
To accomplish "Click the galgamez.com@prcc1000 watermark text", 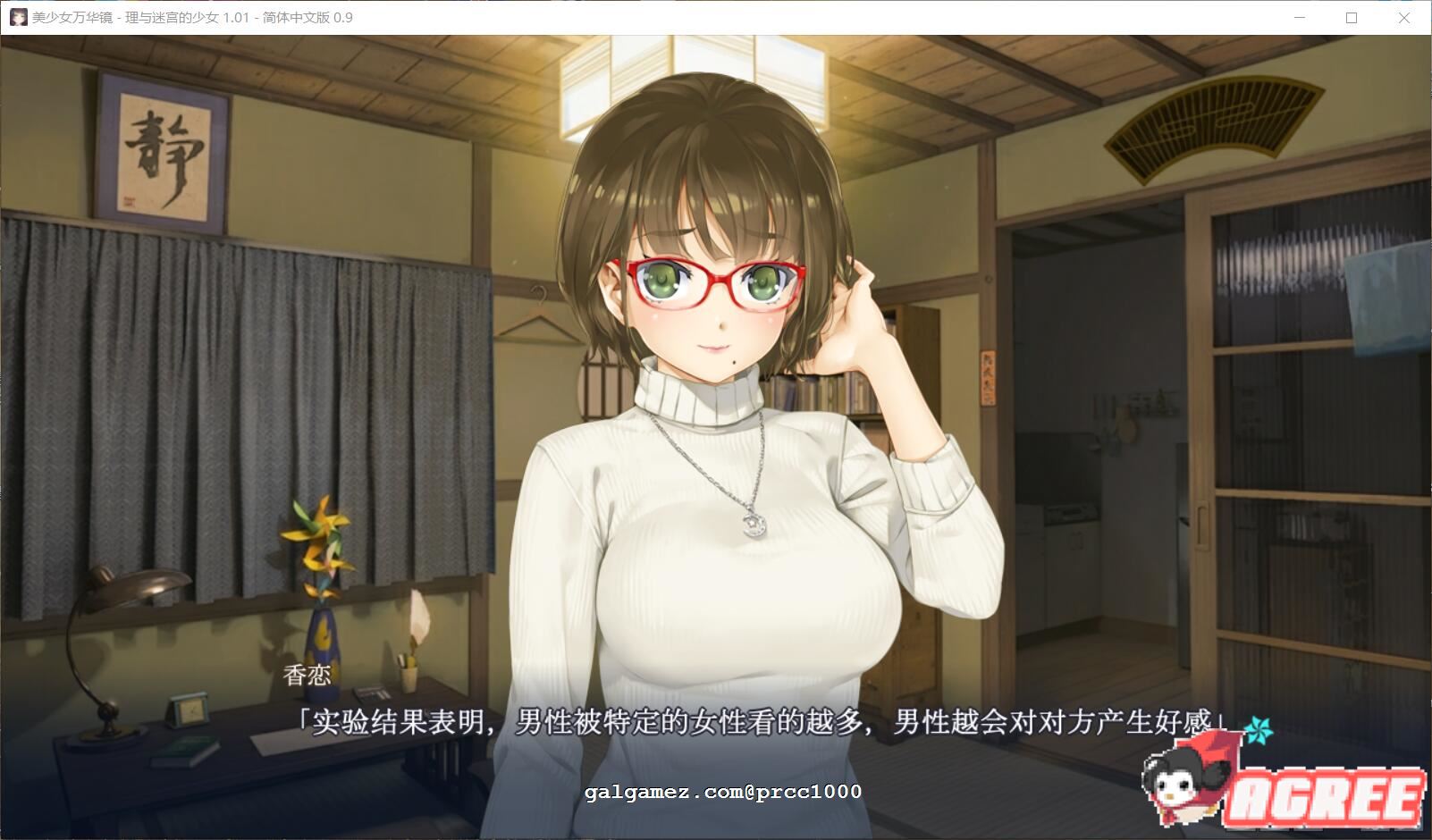I will 724,792.
